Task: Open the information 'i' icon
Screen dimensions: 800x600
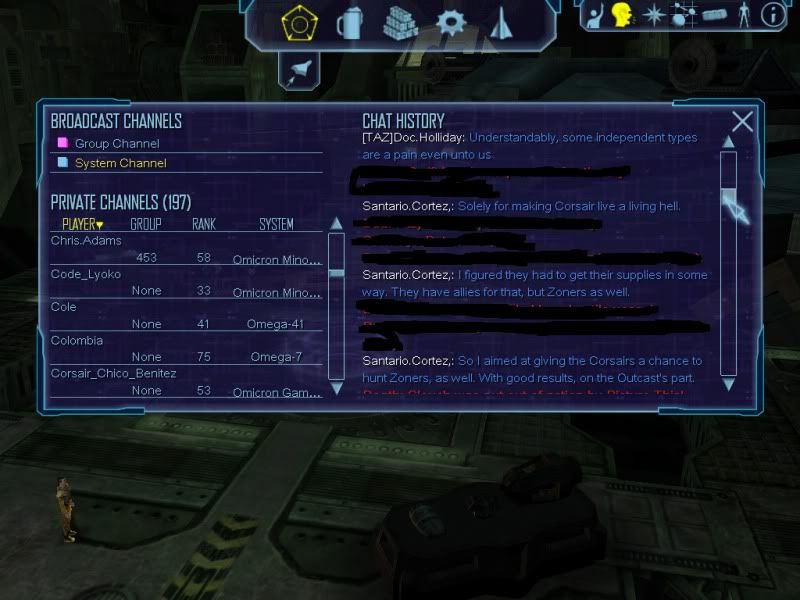Action: [772, 15]
